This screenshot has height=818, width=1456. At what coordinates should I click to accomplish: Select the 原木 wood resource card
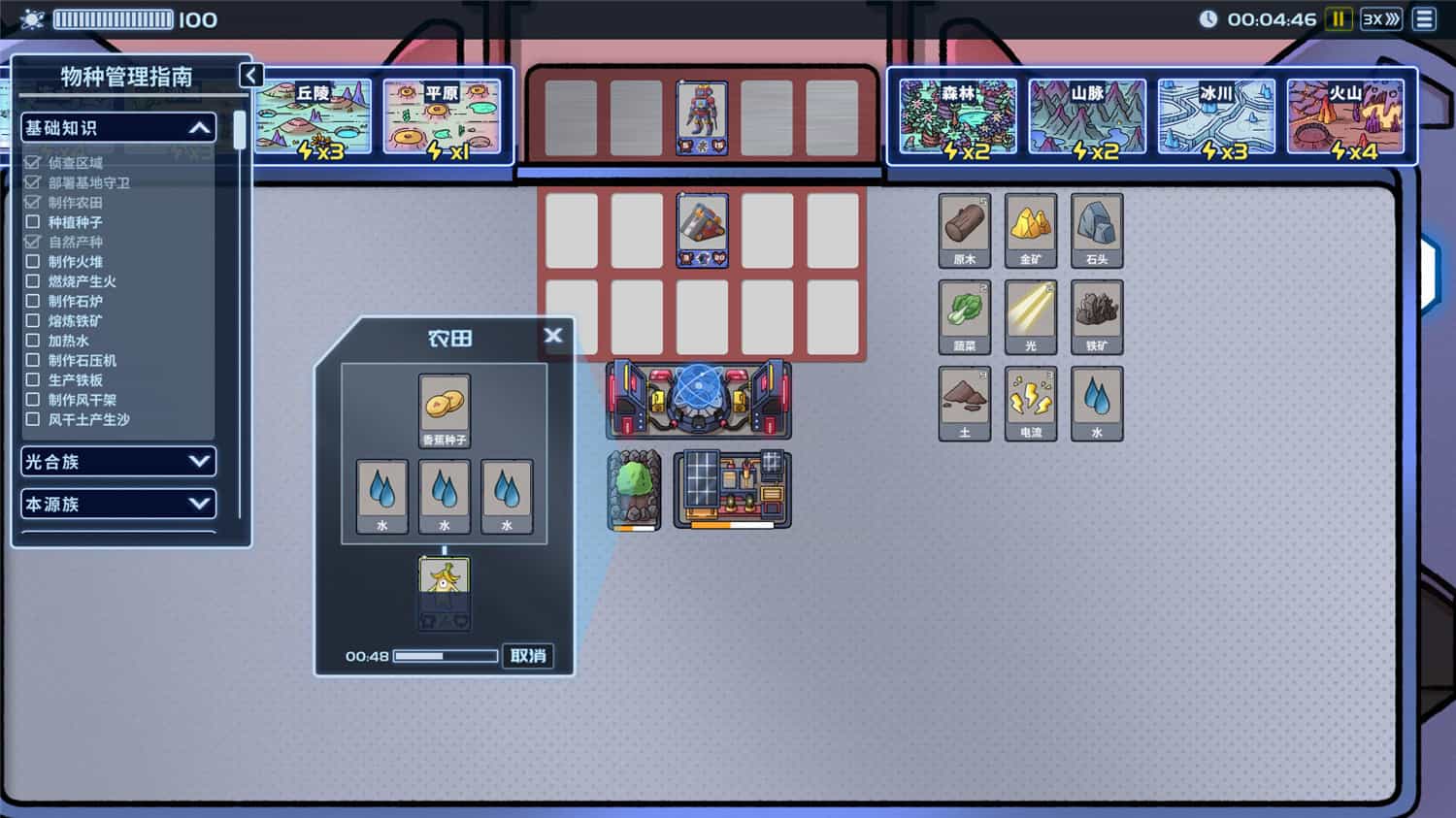pyautogui.click(x=964, y=230)
